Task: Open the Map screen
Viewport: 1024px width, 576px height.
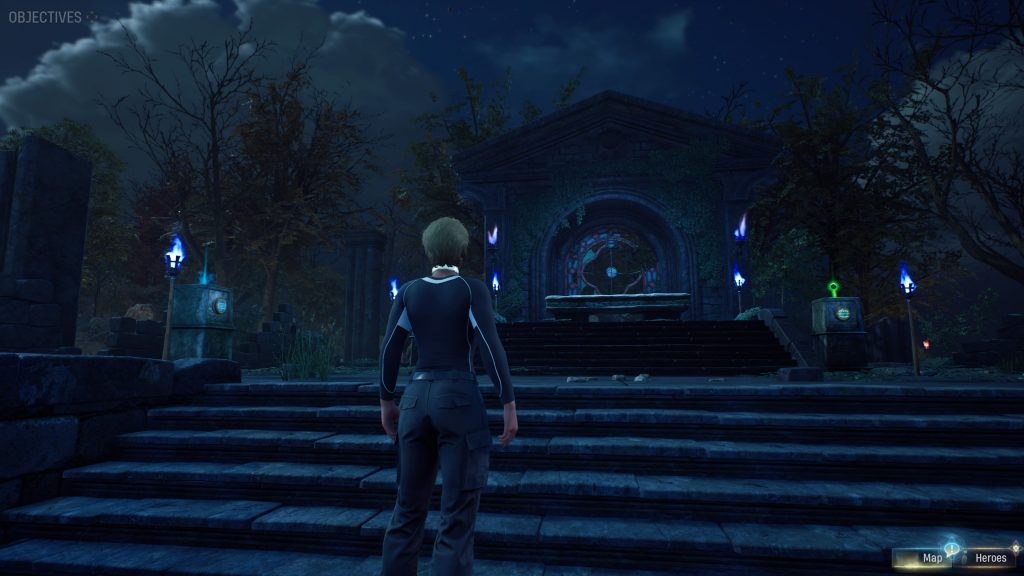Action: point(930,558)
